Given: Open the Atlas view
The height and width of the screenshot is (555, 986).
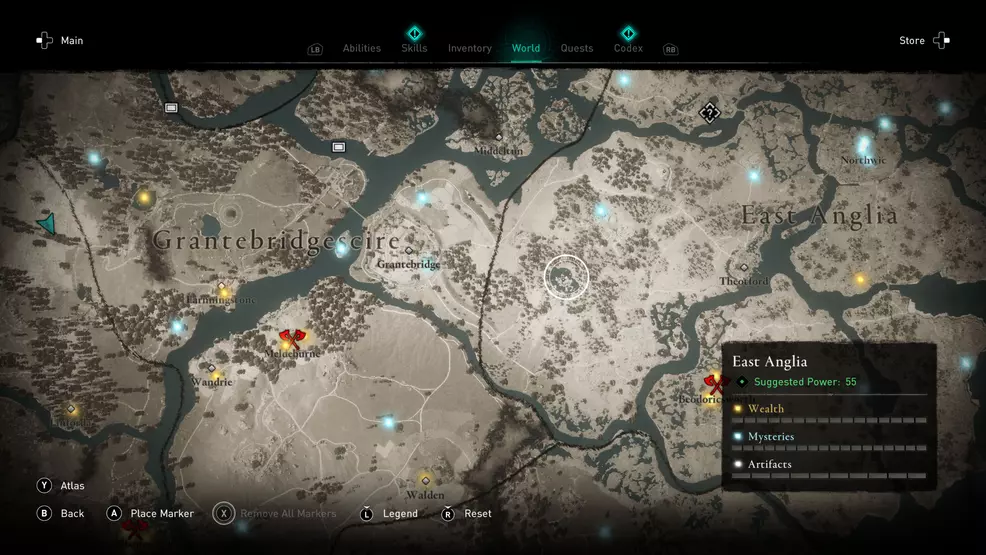Looking at the screenshot, I should point(61,486).
